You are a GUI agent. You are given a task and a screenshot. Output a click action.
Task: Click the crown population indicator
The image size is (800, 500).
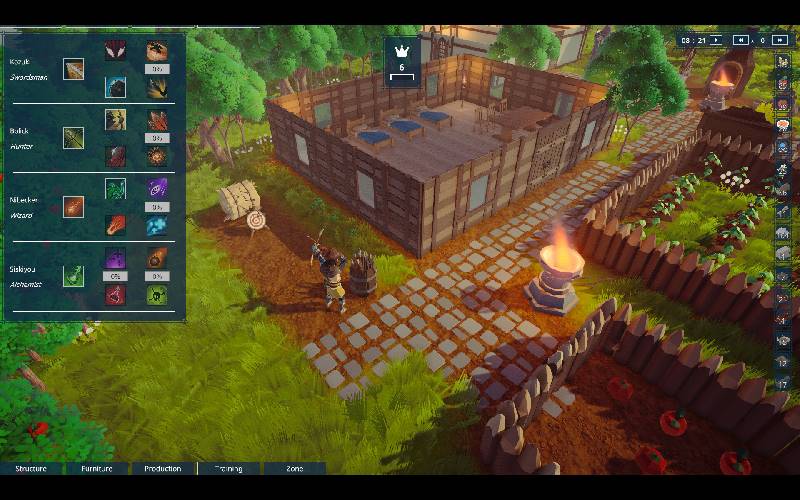(401, 62)
